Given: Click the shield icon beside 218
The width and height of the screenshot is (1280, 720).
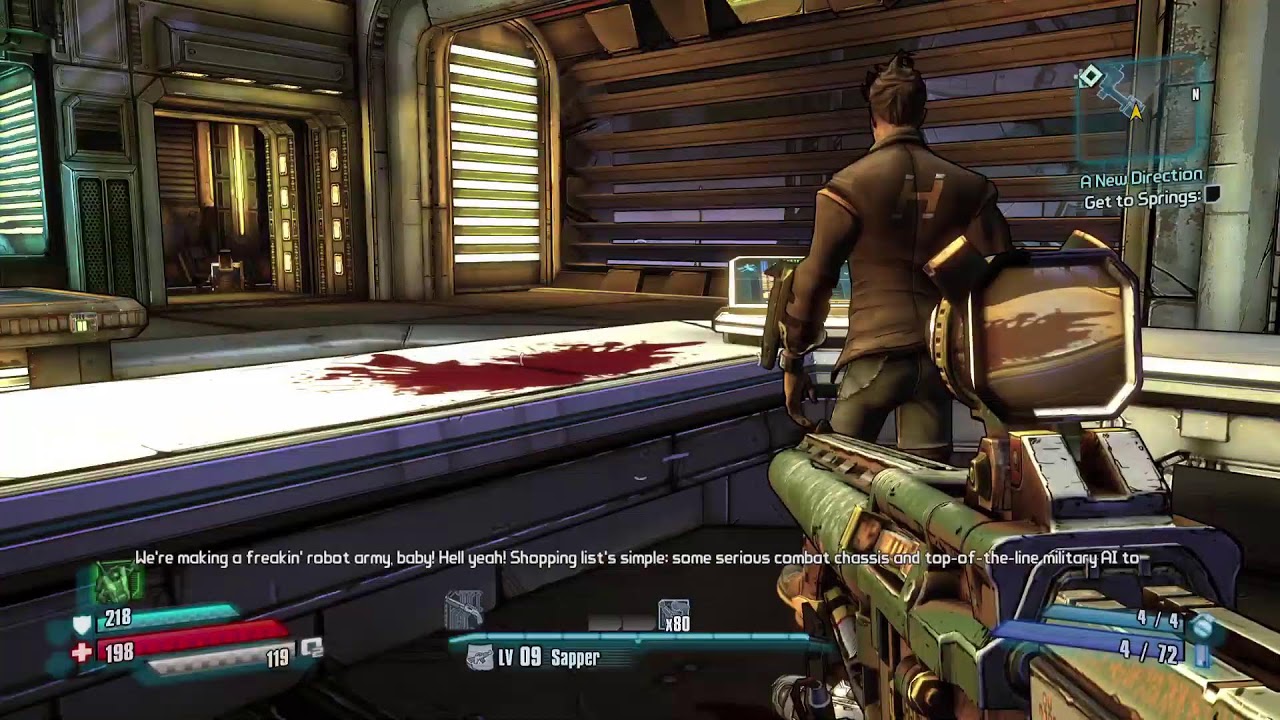Looking at the screenshot, I should point(82,624).
